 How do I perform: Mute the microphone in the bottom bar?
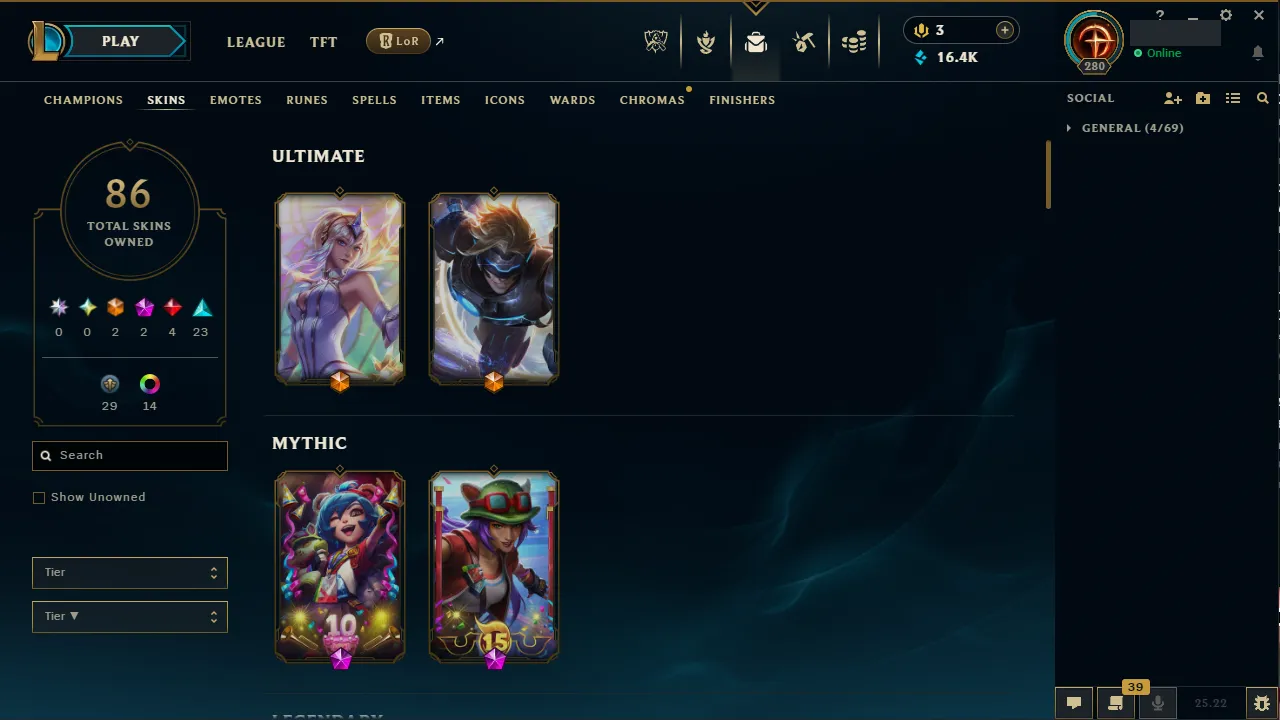1157,702
